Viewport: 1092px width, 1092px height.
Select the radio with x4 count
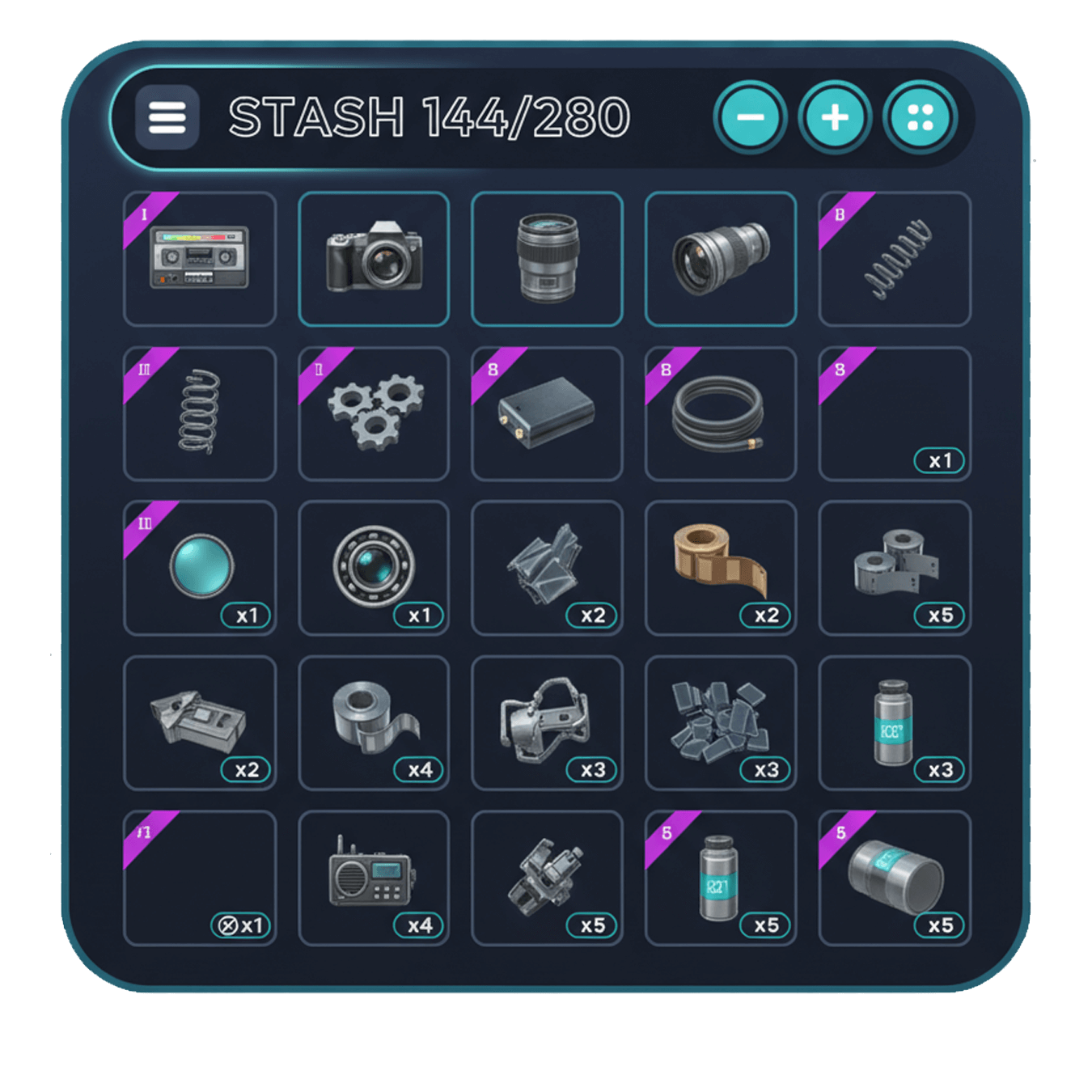tap(374, 878)
